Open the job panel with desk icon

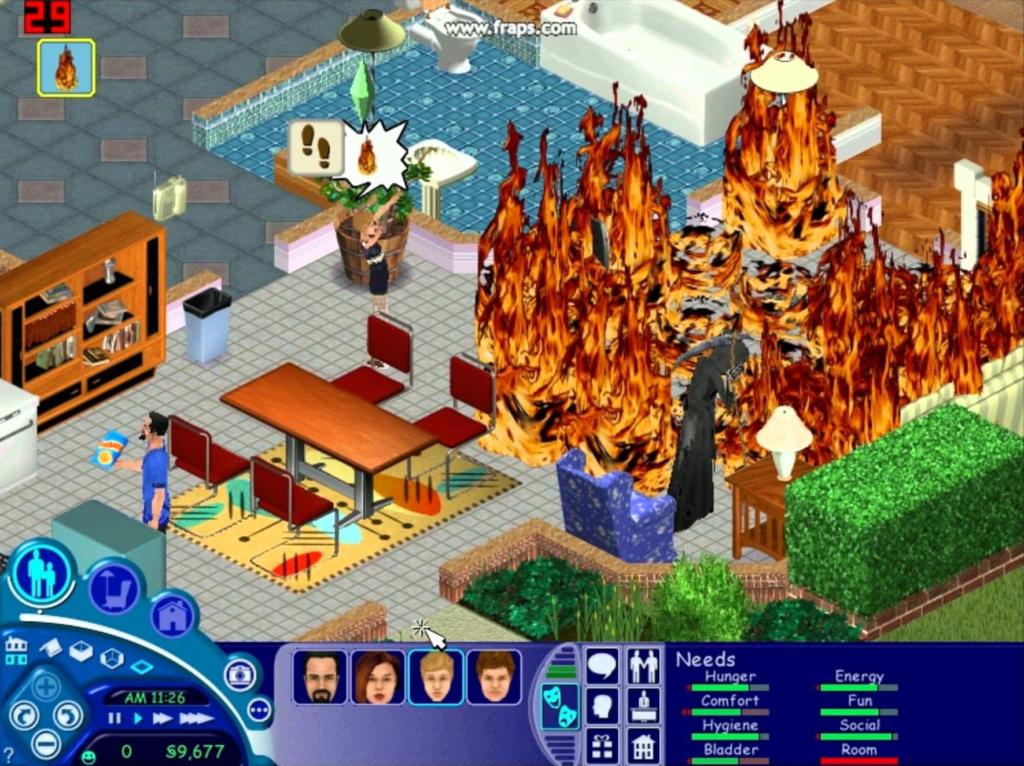click(642, 705)
